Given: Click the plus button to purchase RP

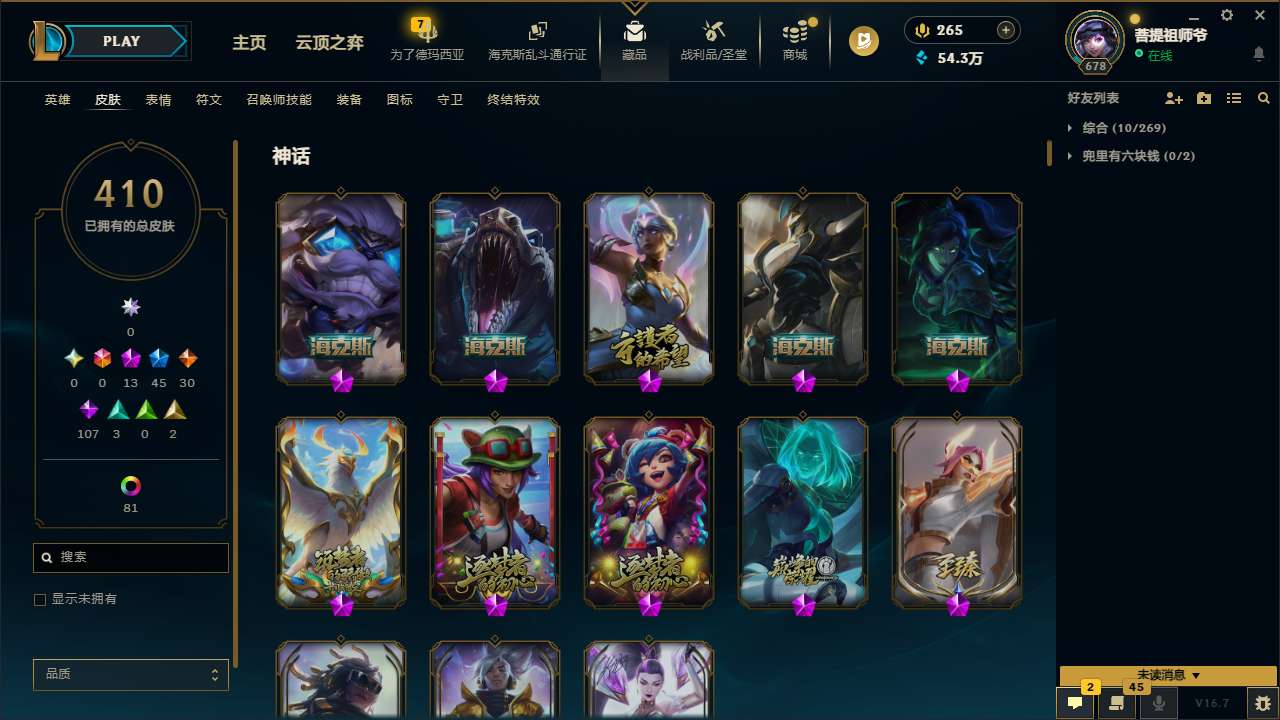Looking at the screenshot, I should 1004,30.
